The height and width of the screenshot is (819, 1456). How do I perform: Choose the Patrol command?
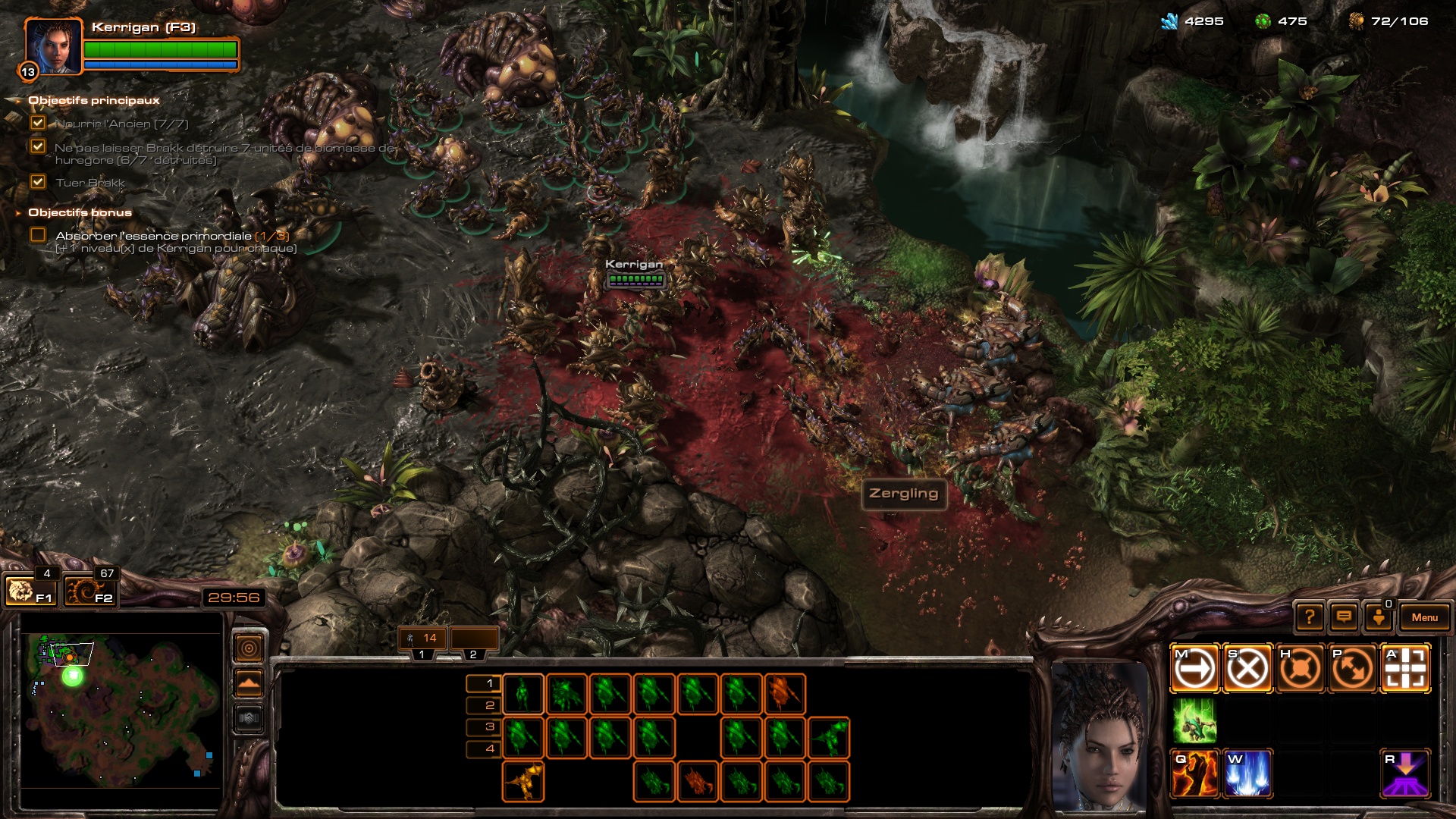coord(1352,669)
